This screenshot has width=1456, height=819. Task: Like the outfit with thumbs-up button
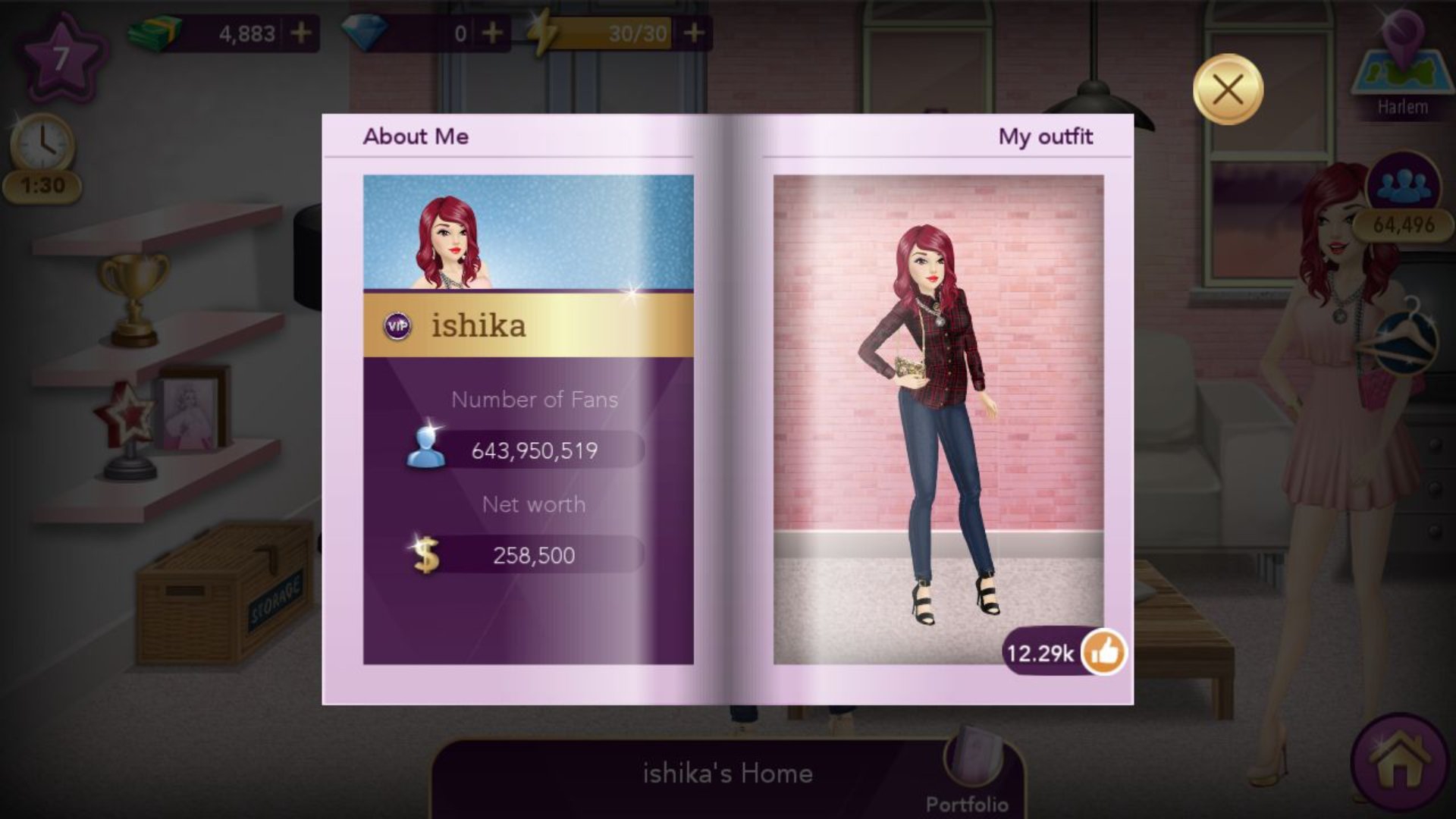1104,652
